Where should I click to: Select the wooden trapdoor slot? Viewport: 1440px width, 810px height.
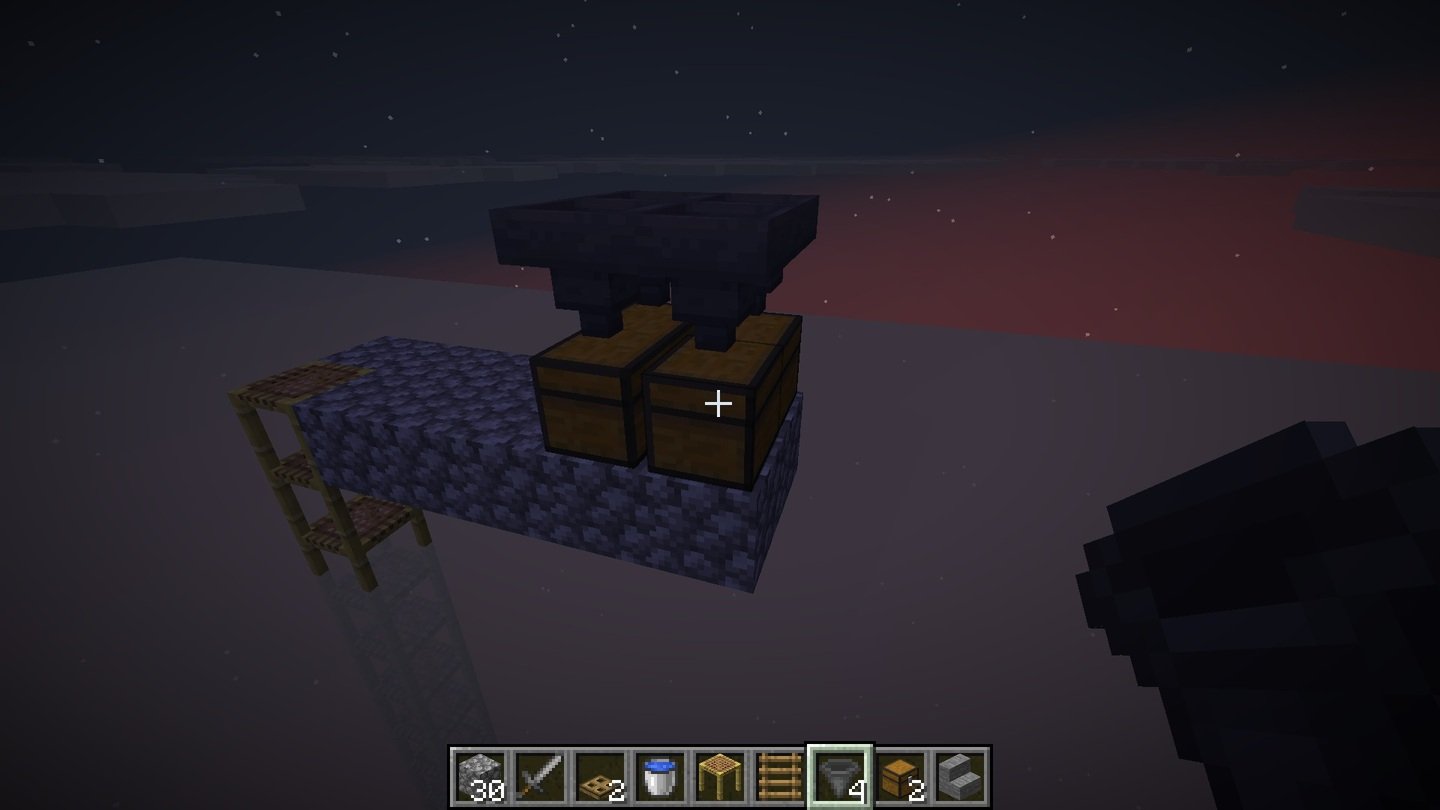click(x=599, y=776)
